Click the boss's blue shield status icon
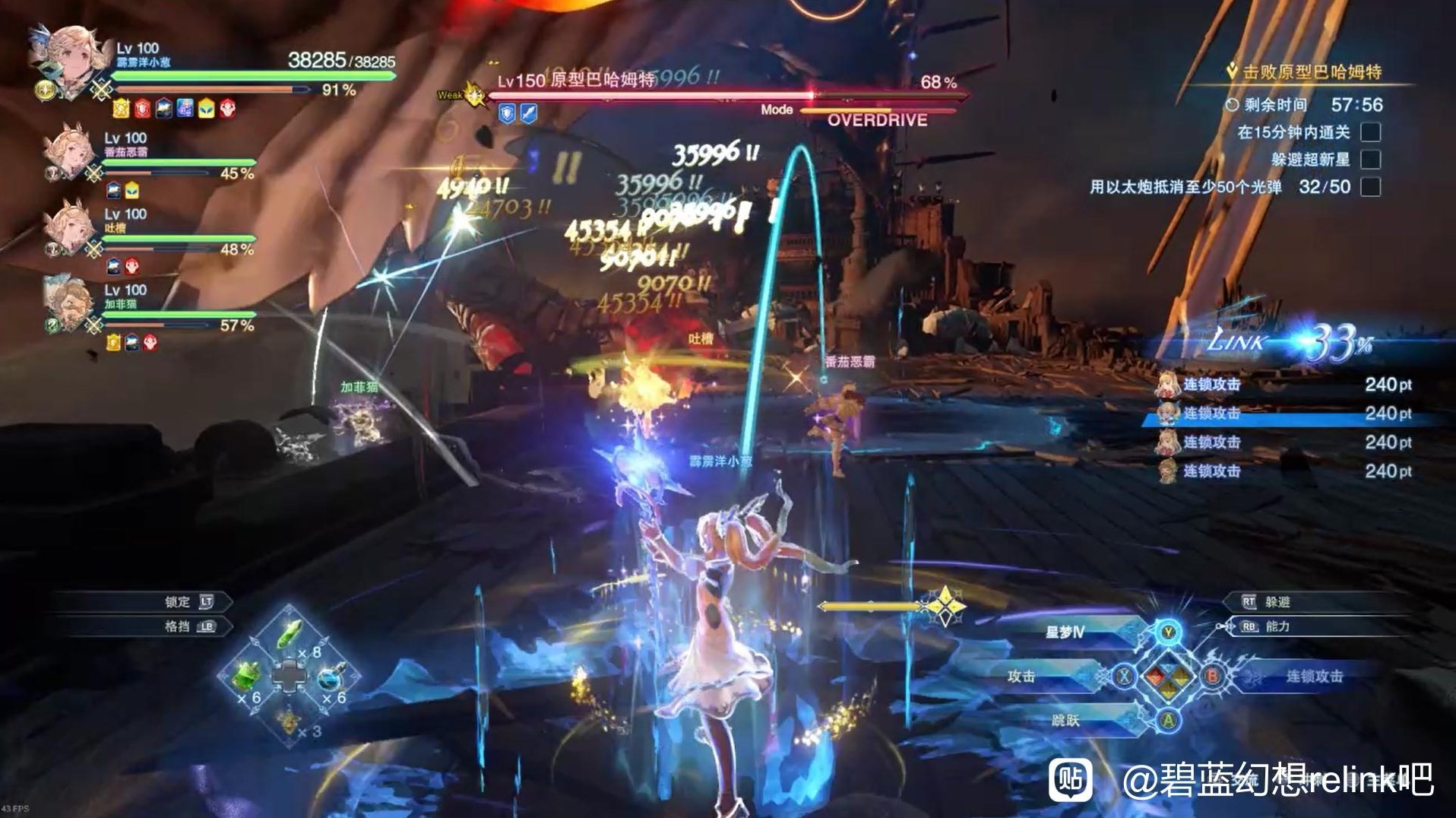Viewport: 1456px width, 818px height. click(x=507, y=114)
